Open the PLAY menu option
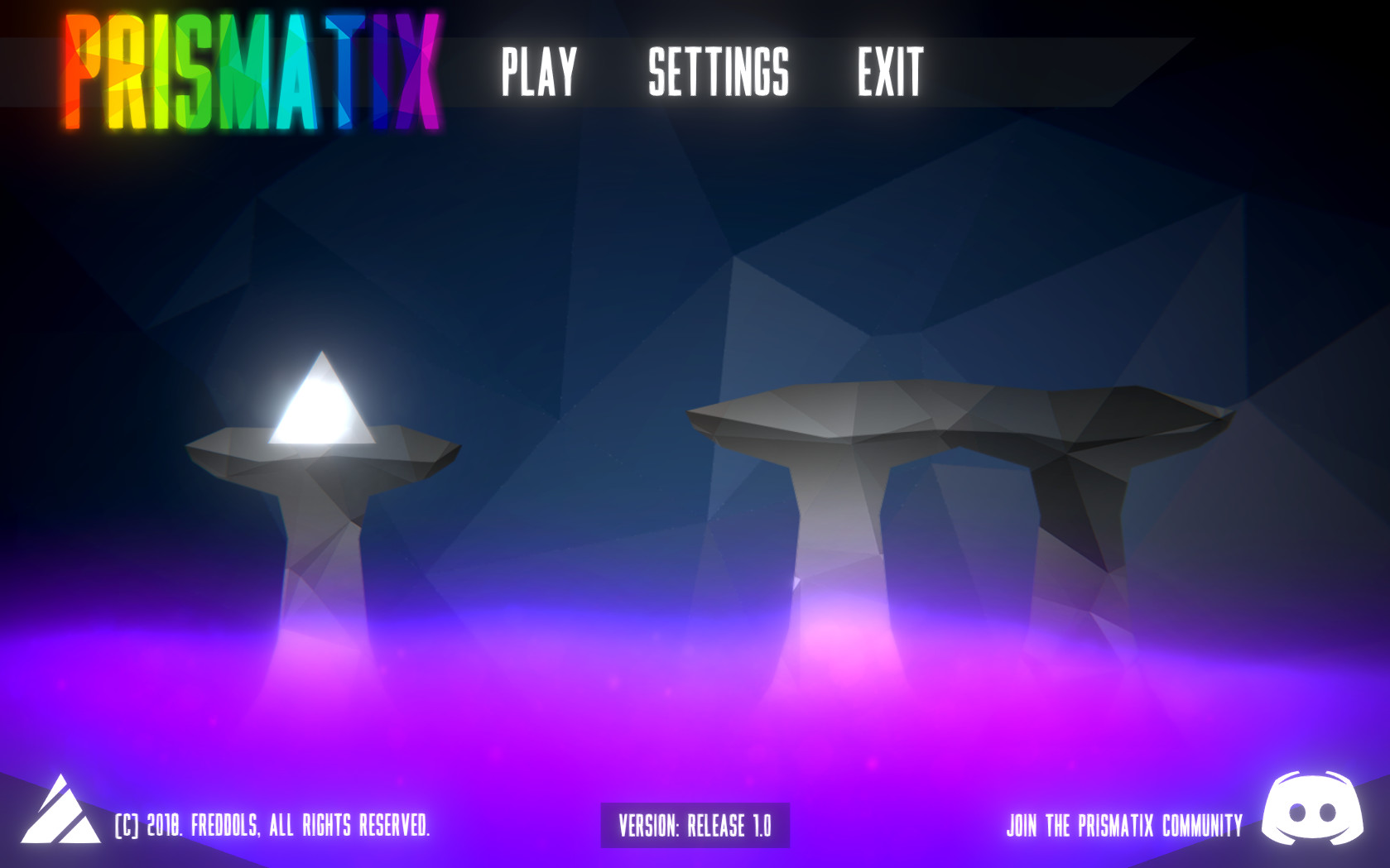 pyautogui.click(x=537, y=73)
